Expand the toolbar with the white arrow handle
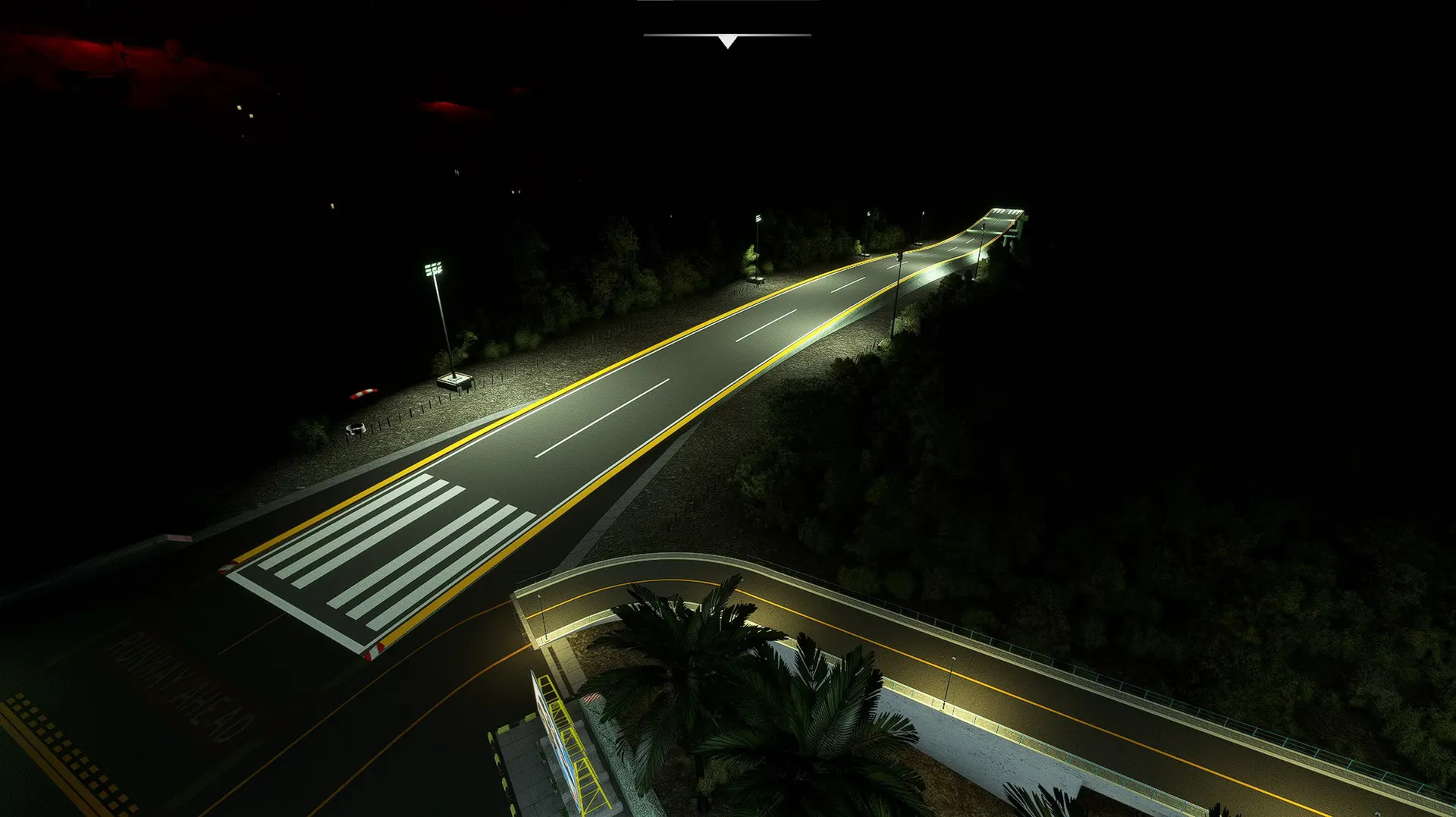The image size is (1456, 817). [x=727, y=41]
